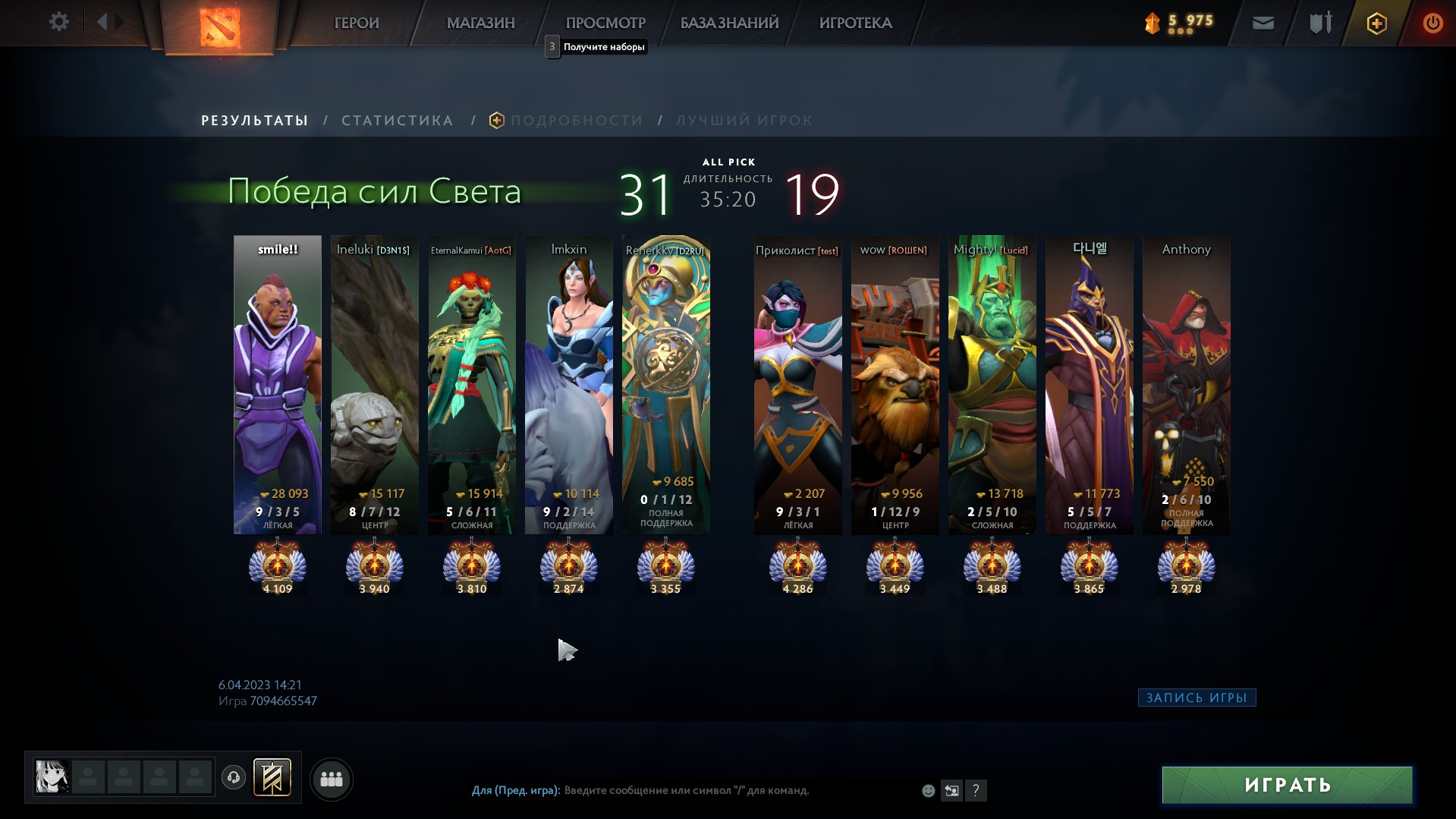
Task: Open the Игротека arcade section
Action: 855,23
